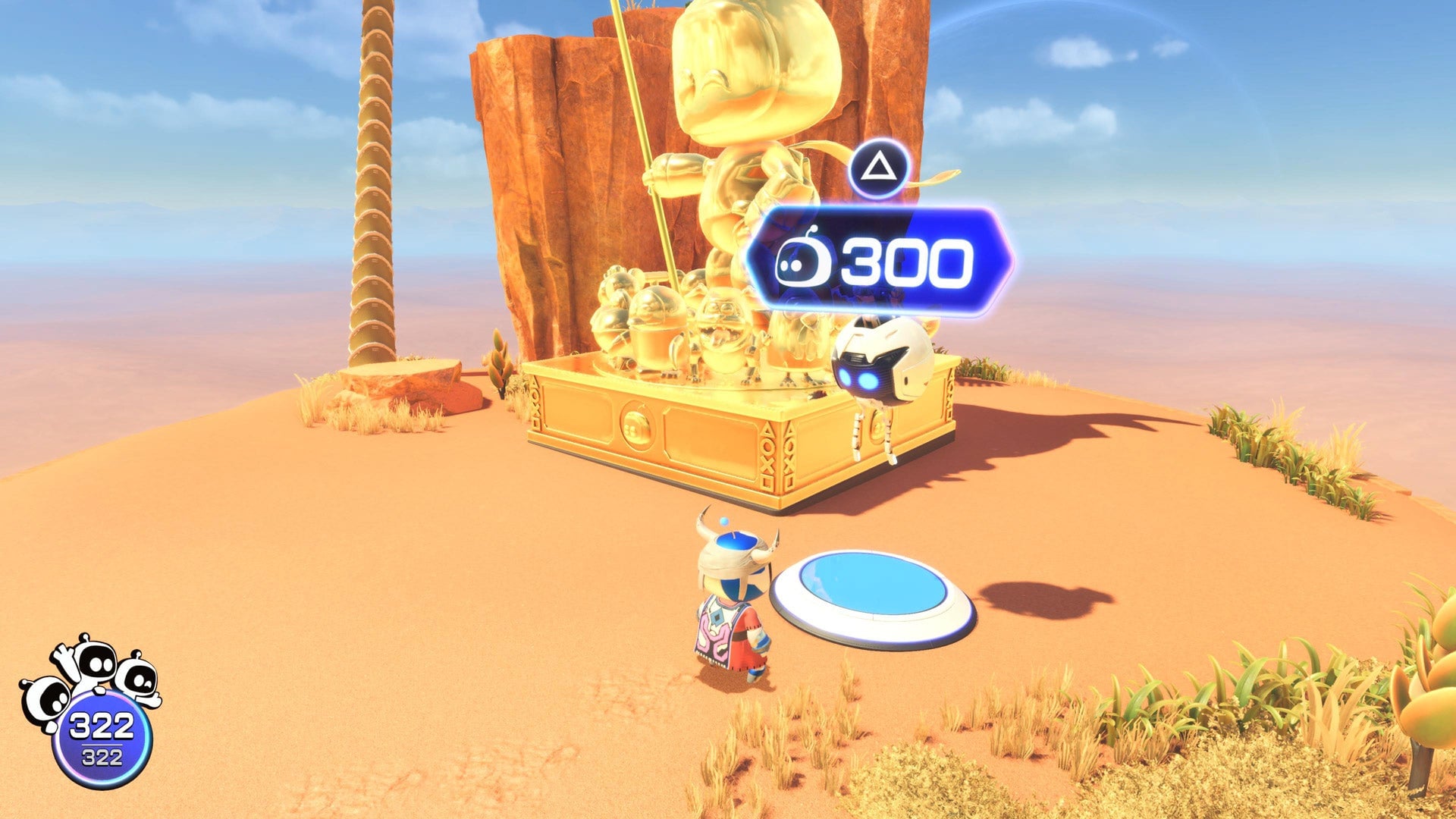Image resolution: width=1456 pixels, height=819 pixels.
Task: Select the circle engraving on the pedestal trim
Action: pyautogui.click(x=770, y=447)
